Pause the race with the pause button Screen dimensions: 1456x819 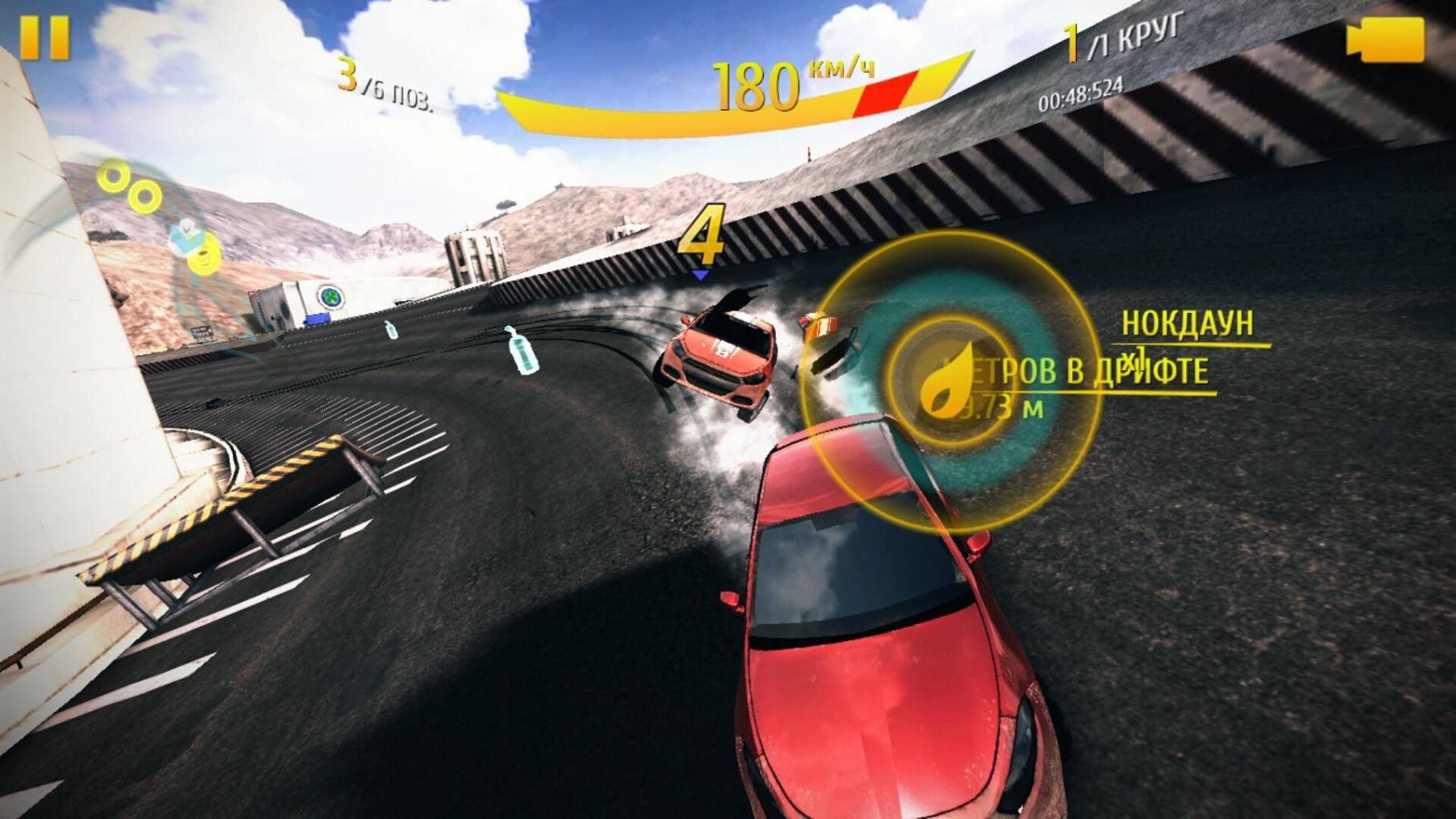coord(44,37)
